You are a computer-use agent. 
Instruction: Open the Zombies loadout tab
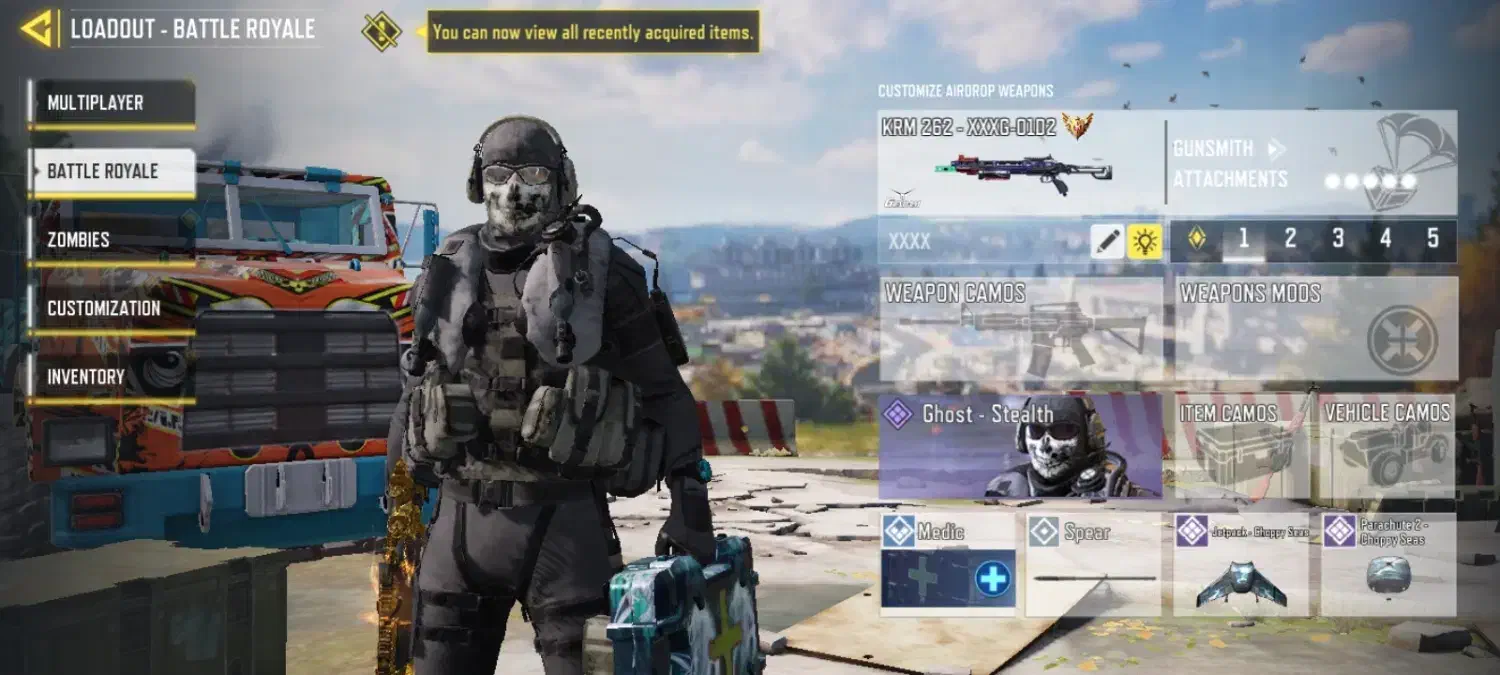click(112, 240)
